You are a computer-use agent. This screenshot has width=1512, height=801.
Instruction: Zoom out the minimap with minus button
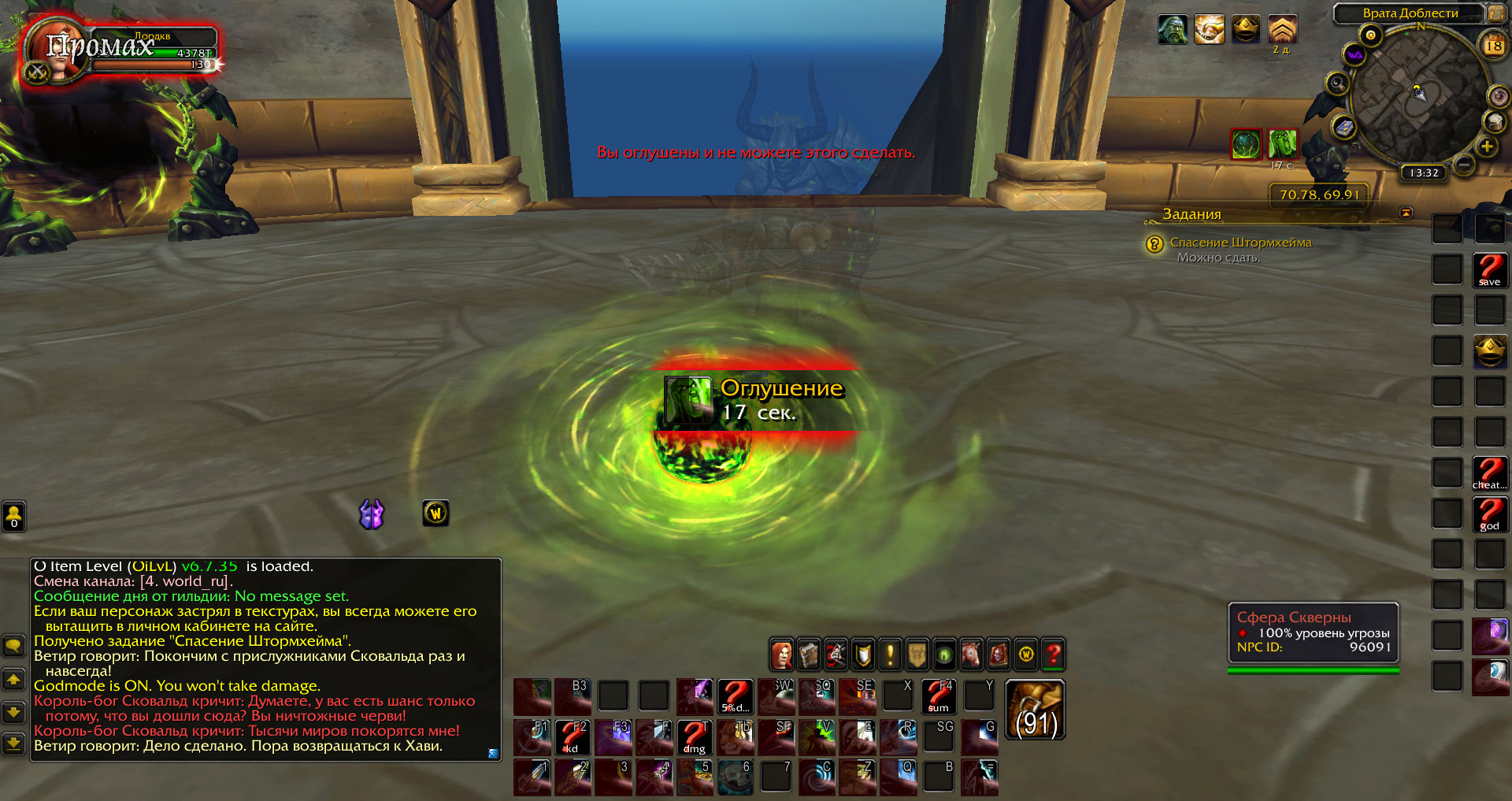tap(1464, 164)
